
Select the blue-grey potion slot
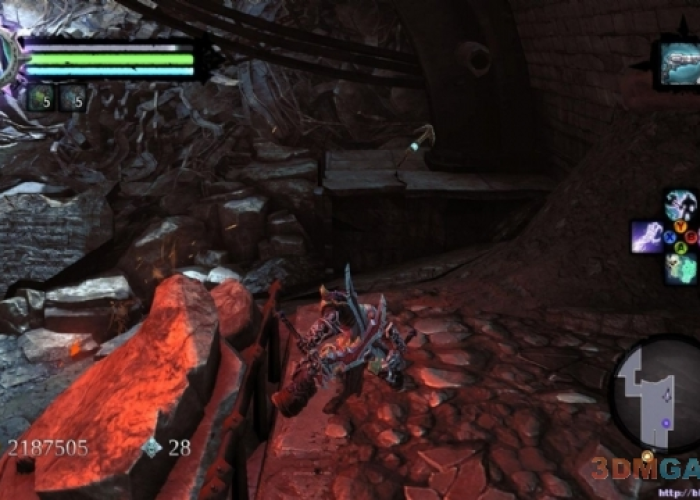coord(72,98)
